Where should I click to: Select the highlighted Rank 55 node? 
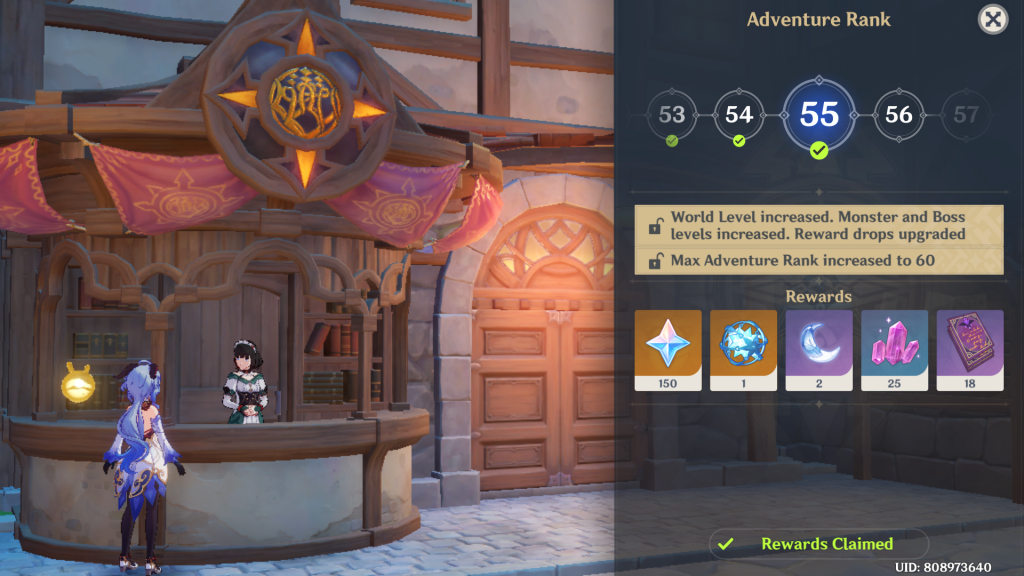[x=819, y=114]
